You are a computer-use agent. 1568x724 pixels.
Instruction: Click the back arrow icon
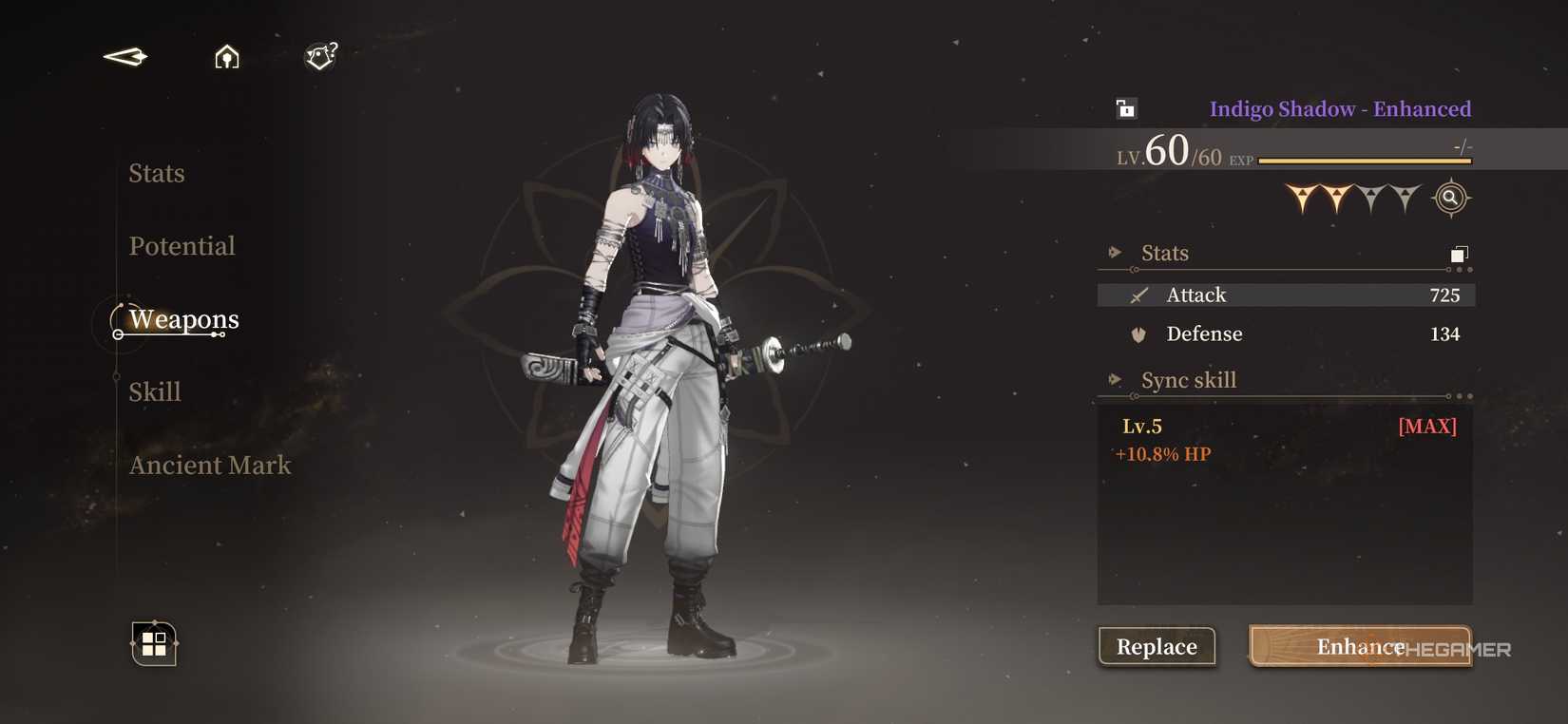click(124, 56)
